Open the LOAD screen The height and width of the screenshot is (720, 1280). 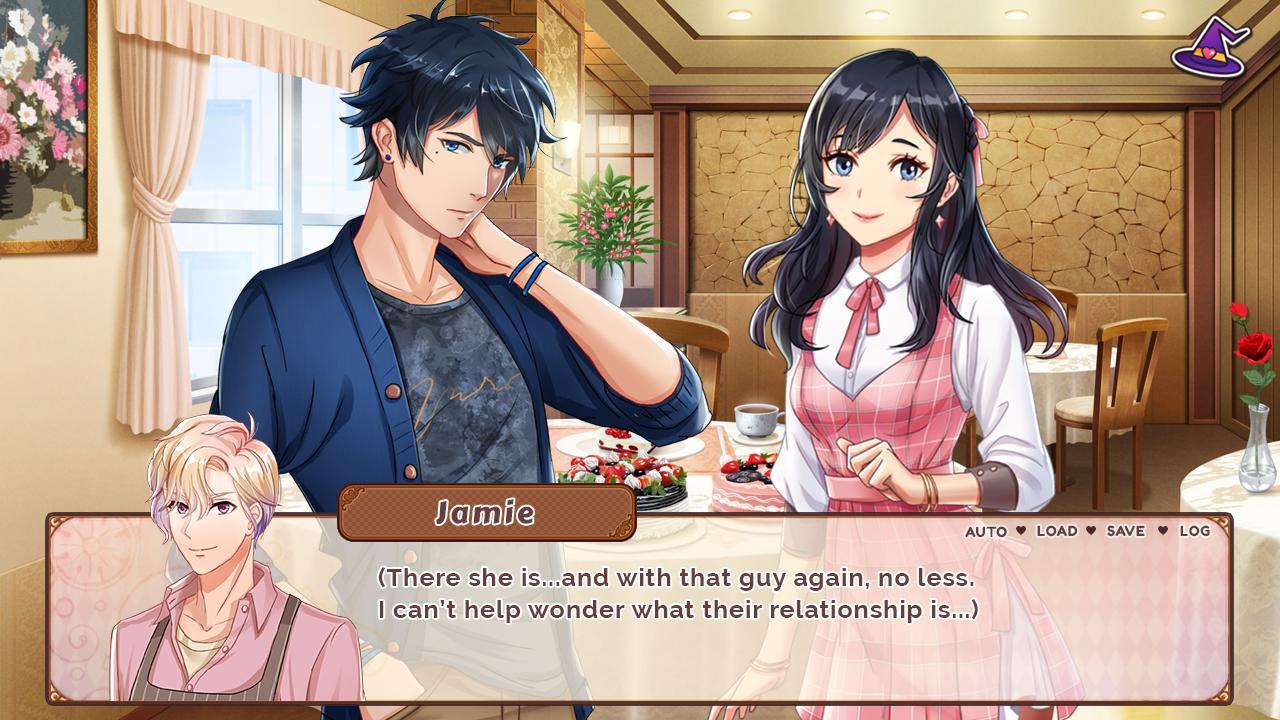(x=1057, y=531)
